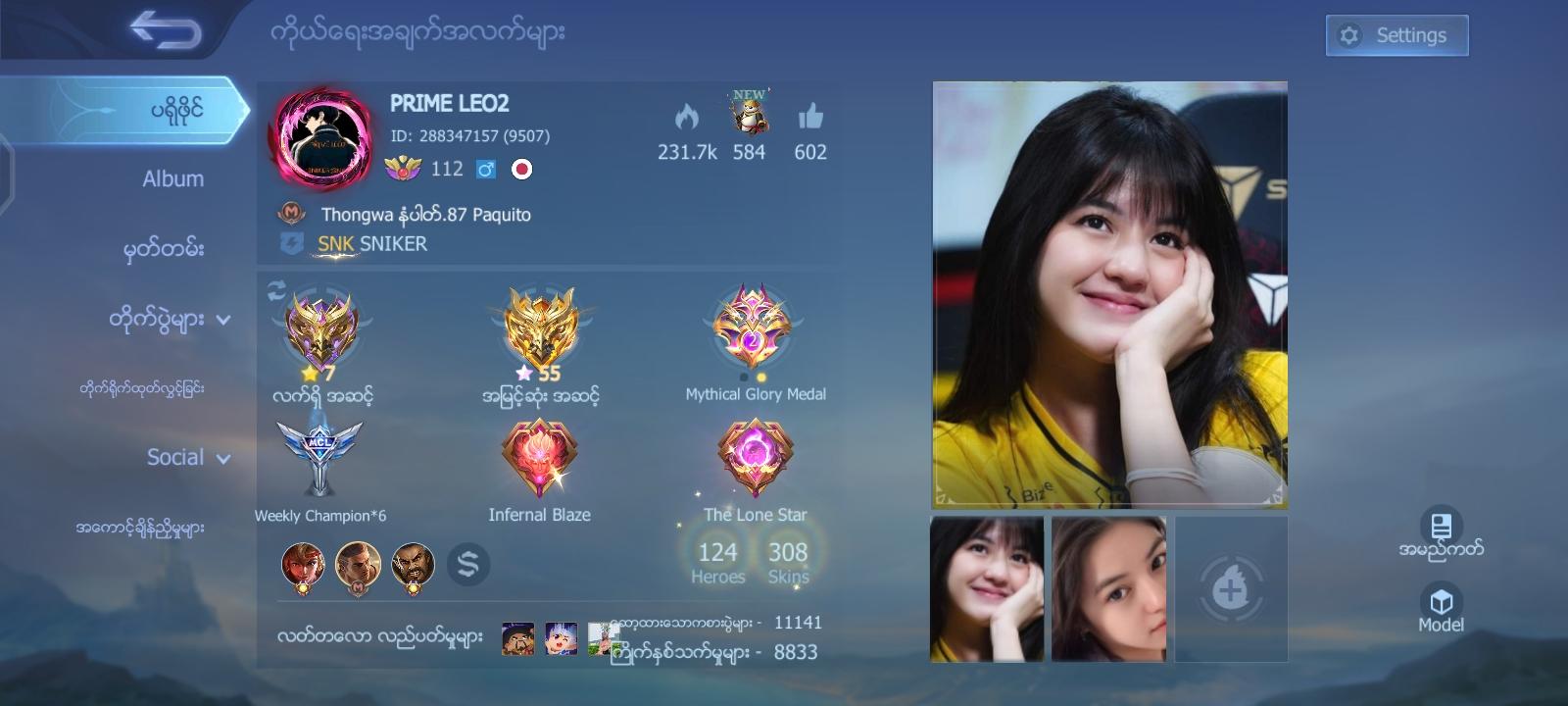Open the Settings button
Viewport: 1568px width, 706px height.
(x=1396, y=34)
